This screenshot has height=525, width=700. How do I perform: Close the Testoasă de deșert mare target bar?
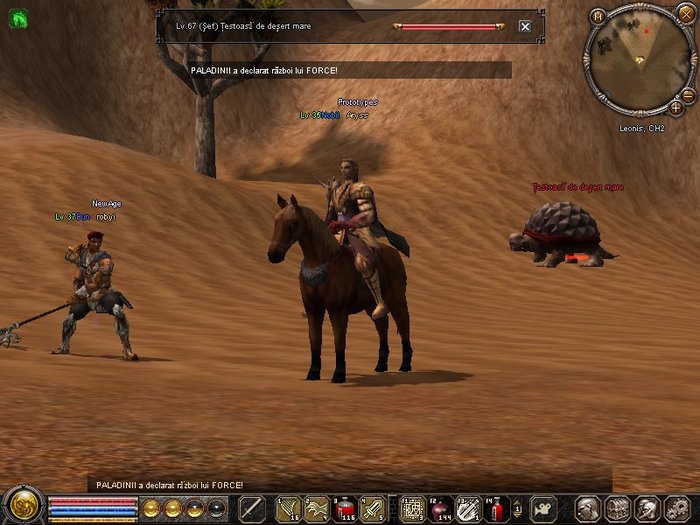(525, 27)
